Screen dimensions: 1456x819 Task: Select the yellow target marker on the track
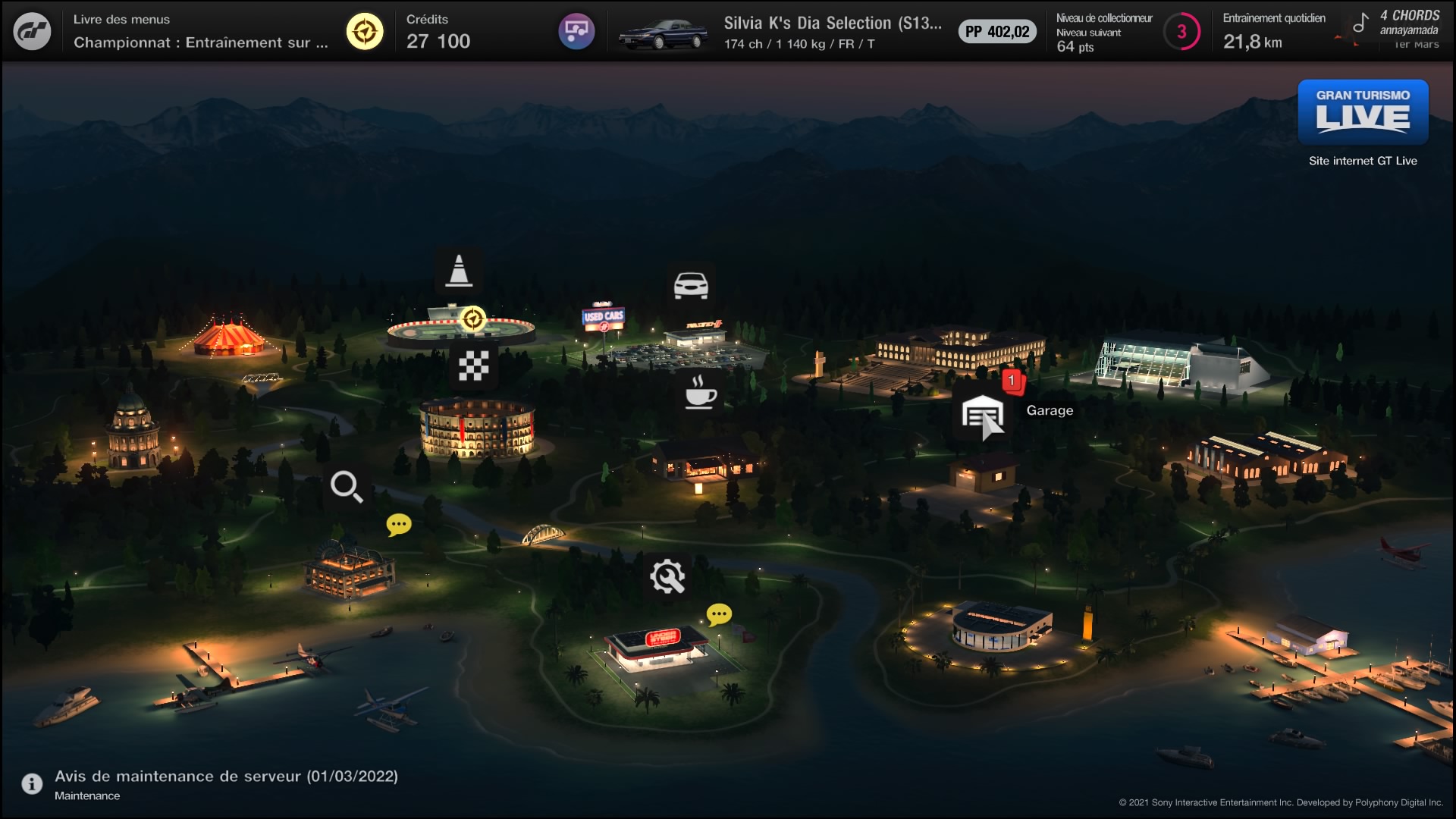click(473, 319)
